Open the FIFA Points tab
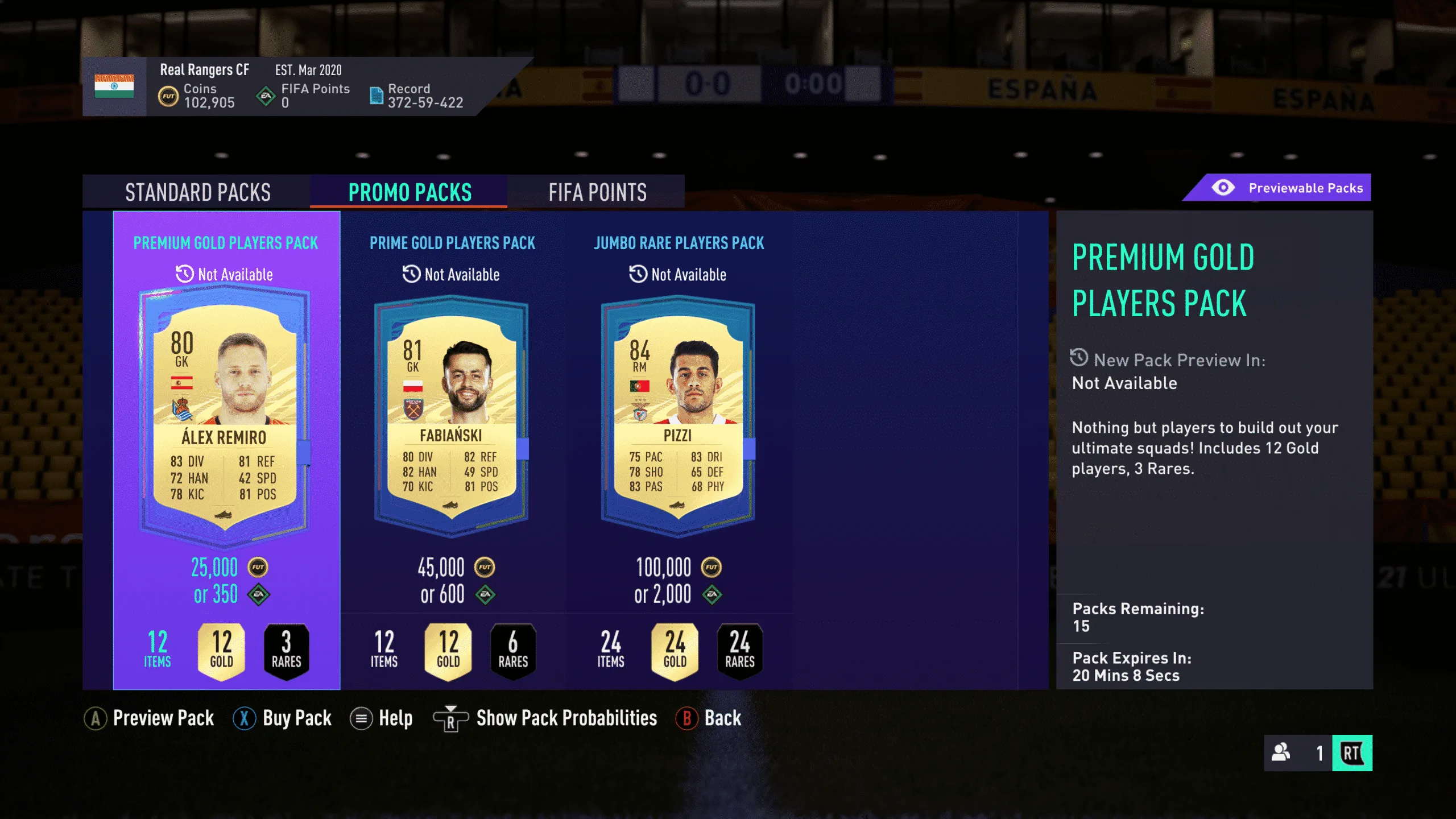The height and width of the screenshot is (819, 1456). click(597, 192)
